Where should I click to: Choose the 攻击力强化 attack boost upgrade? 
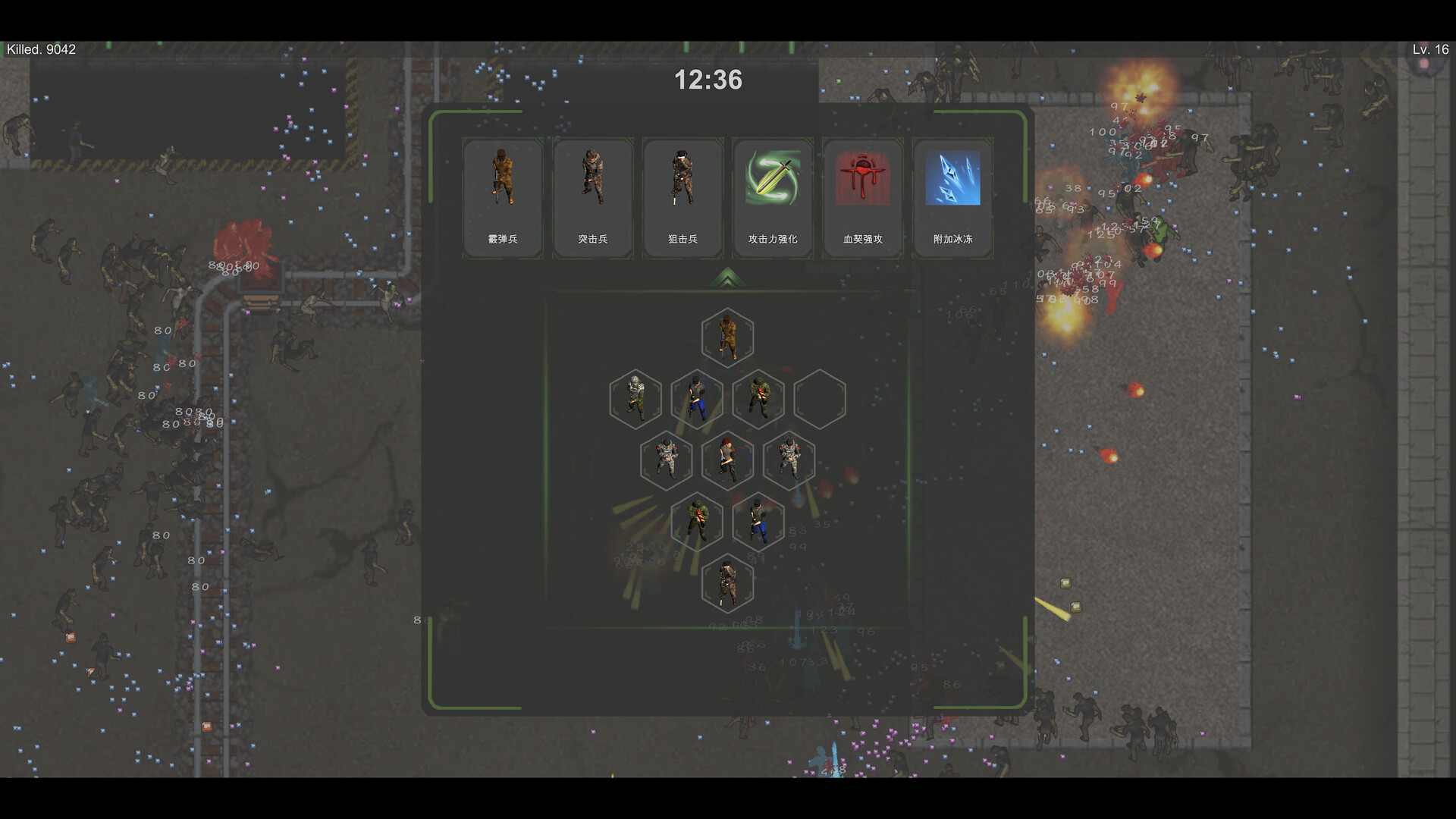[773, 198]
